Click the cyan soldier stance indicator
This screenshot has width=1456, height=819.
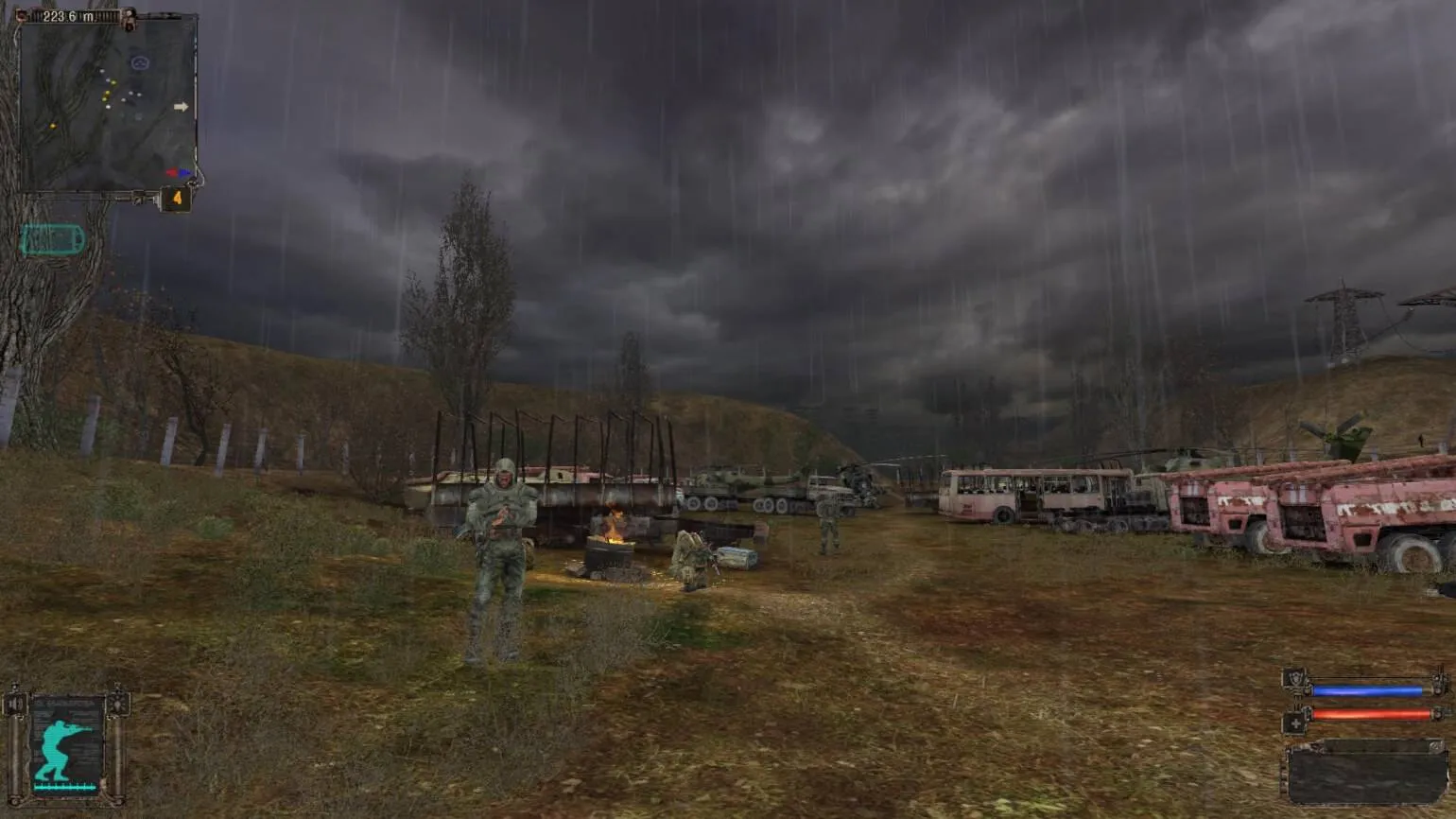coord(66,746)
